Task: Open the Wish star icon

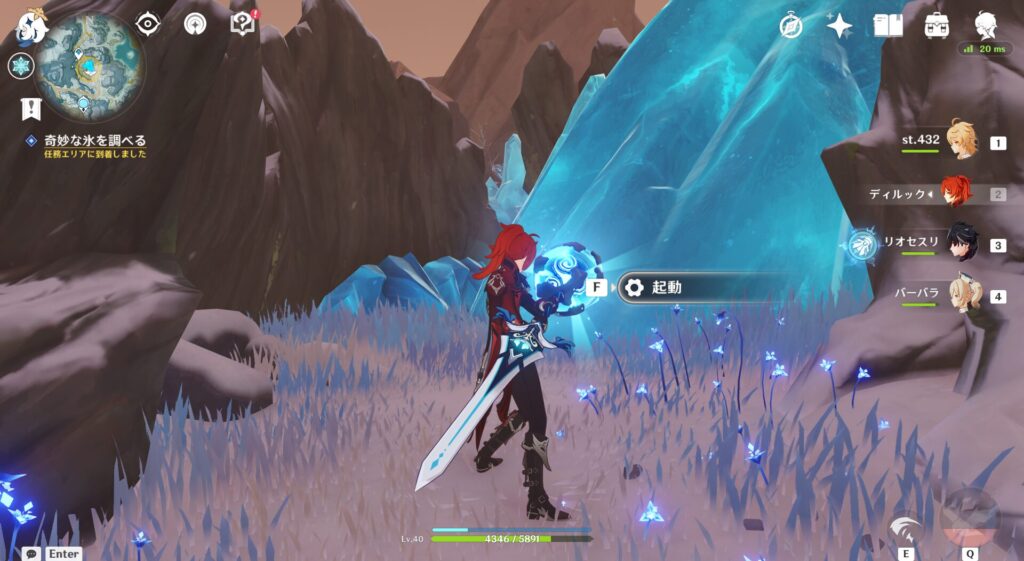Action: (839, 25)
